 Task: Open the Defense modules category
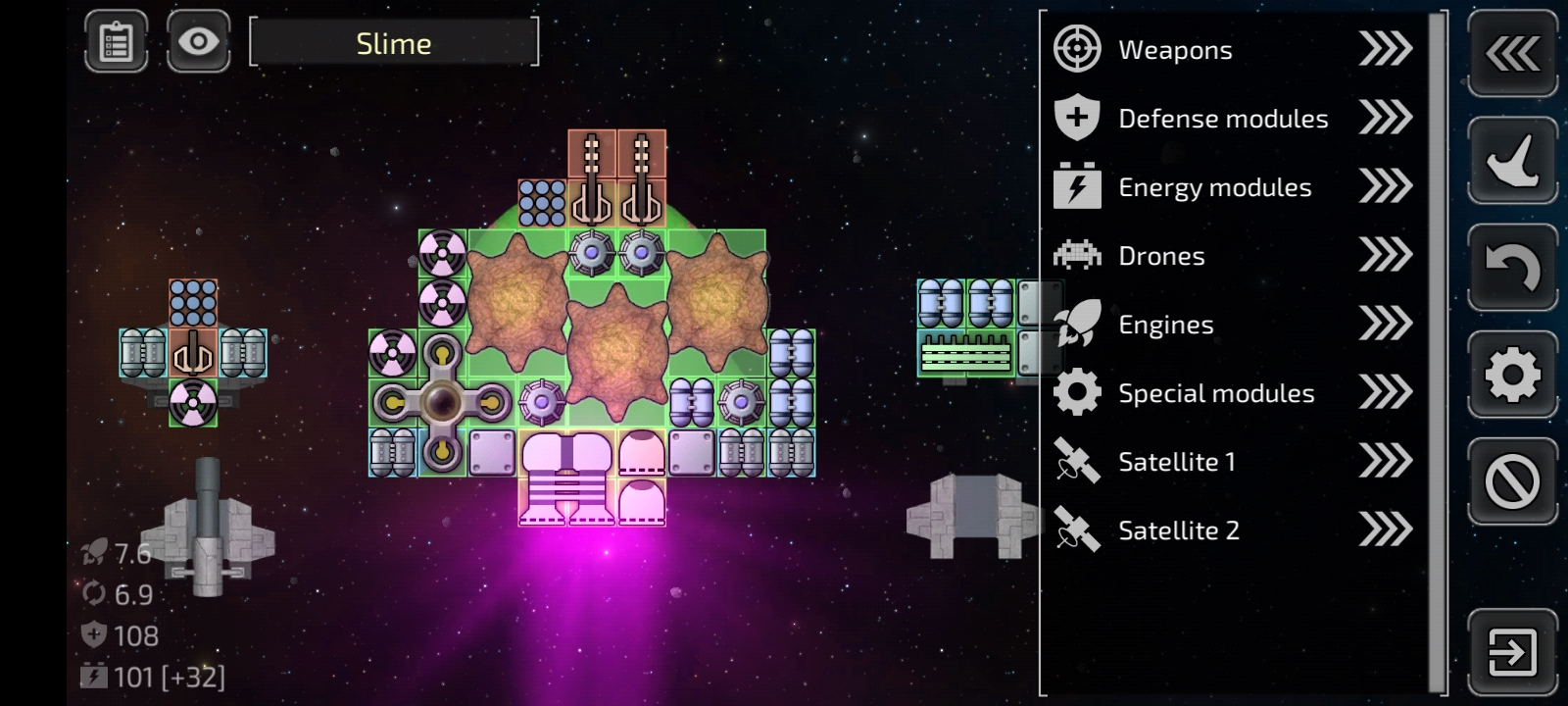click(x=1233, y=119)
